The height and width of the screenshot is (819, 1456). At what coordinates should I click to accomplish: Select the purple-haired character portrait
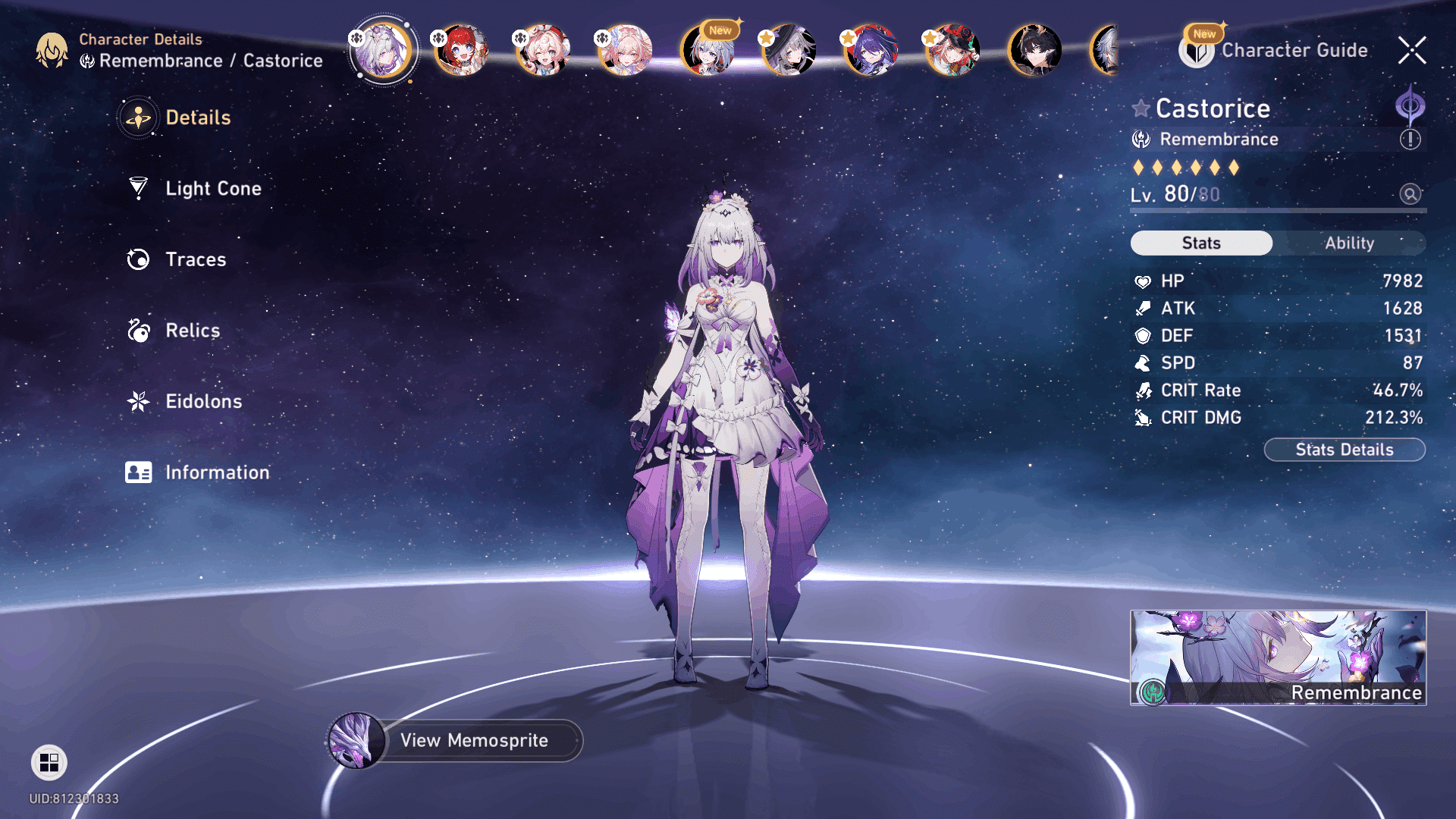871,51
